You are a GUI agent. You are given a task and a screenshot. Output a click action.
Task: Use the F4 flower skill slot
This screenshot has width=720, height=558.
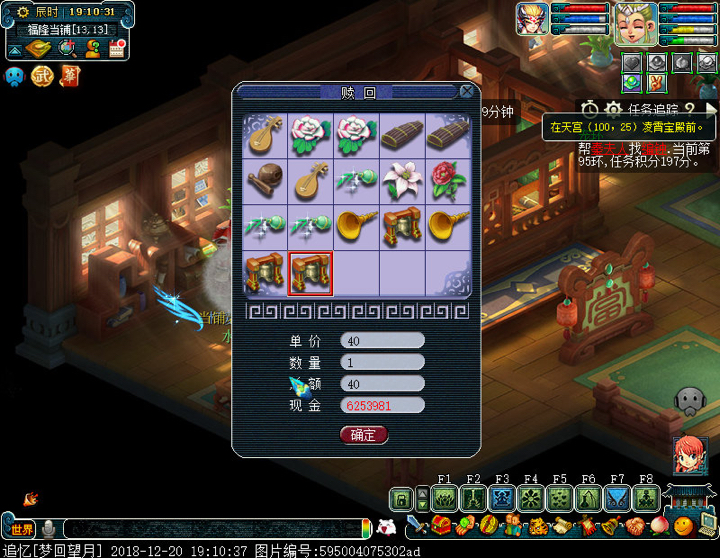[531, 498]
